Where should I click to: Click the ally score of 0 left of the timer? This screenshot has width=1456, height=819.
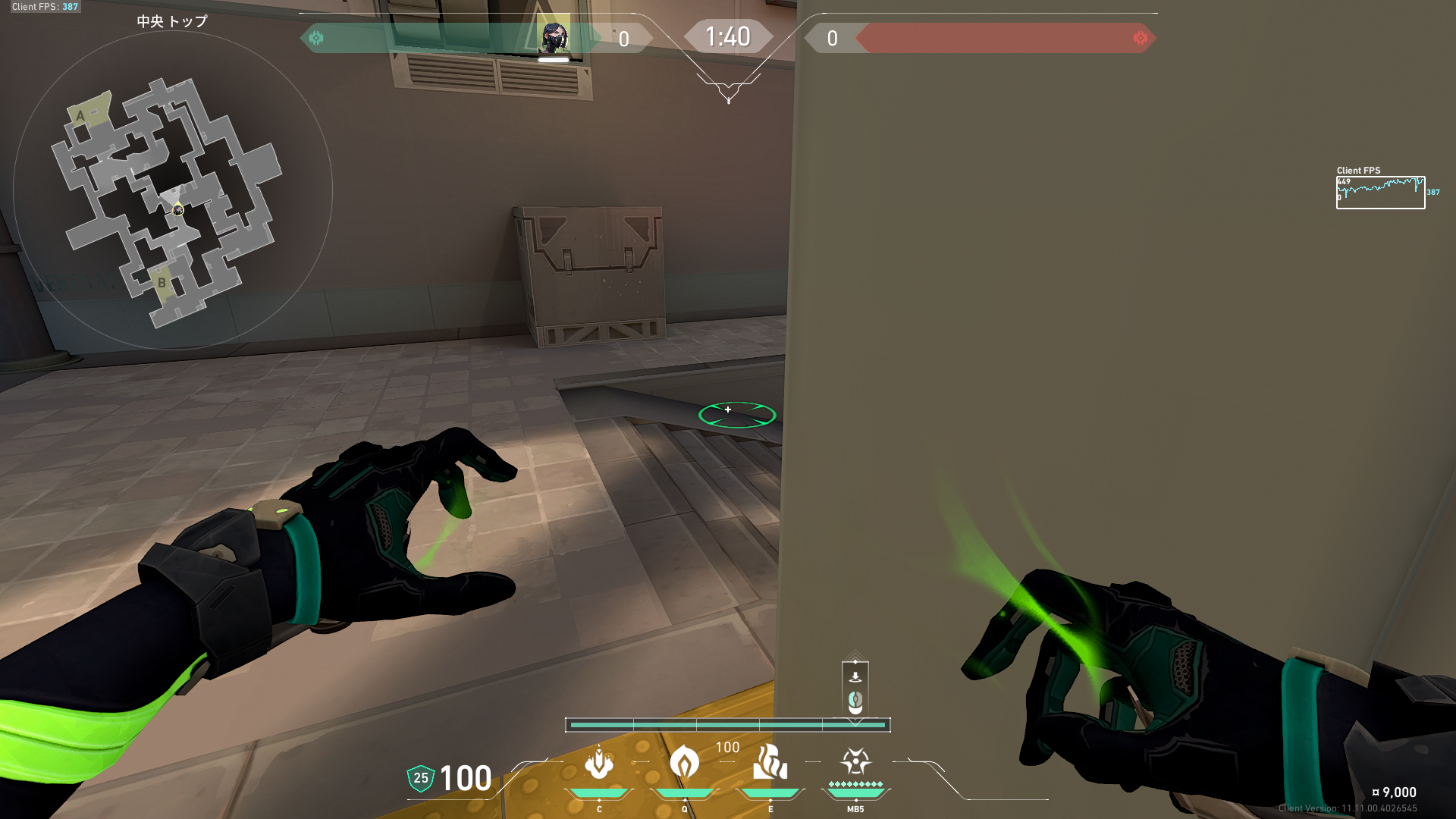click(623, 39)
